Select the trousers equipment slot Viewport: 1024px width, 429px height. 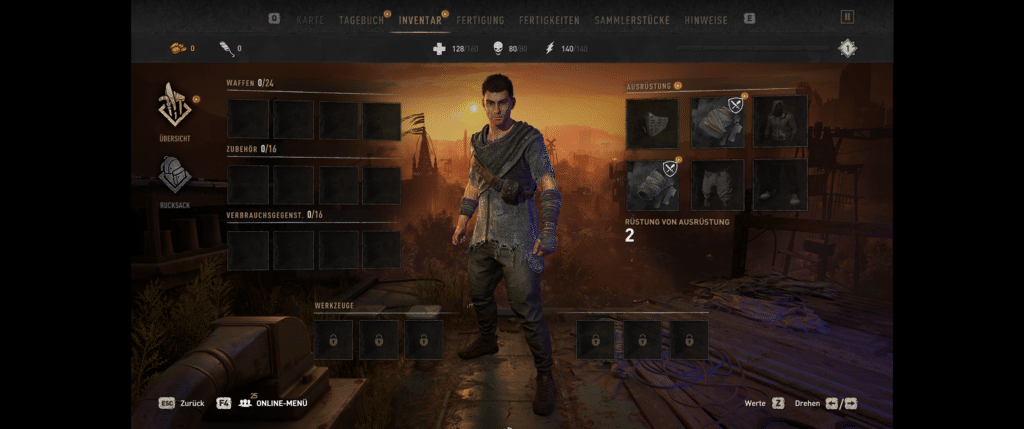coord(717,184)
